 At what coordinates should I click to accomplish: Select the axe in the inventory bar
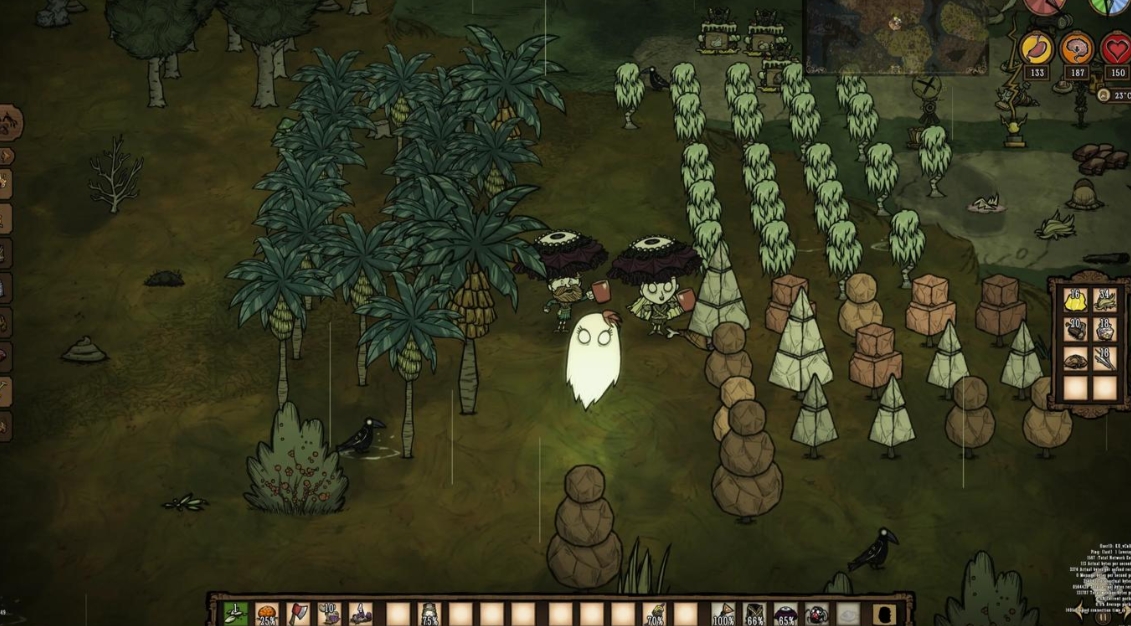pos(298,612)
